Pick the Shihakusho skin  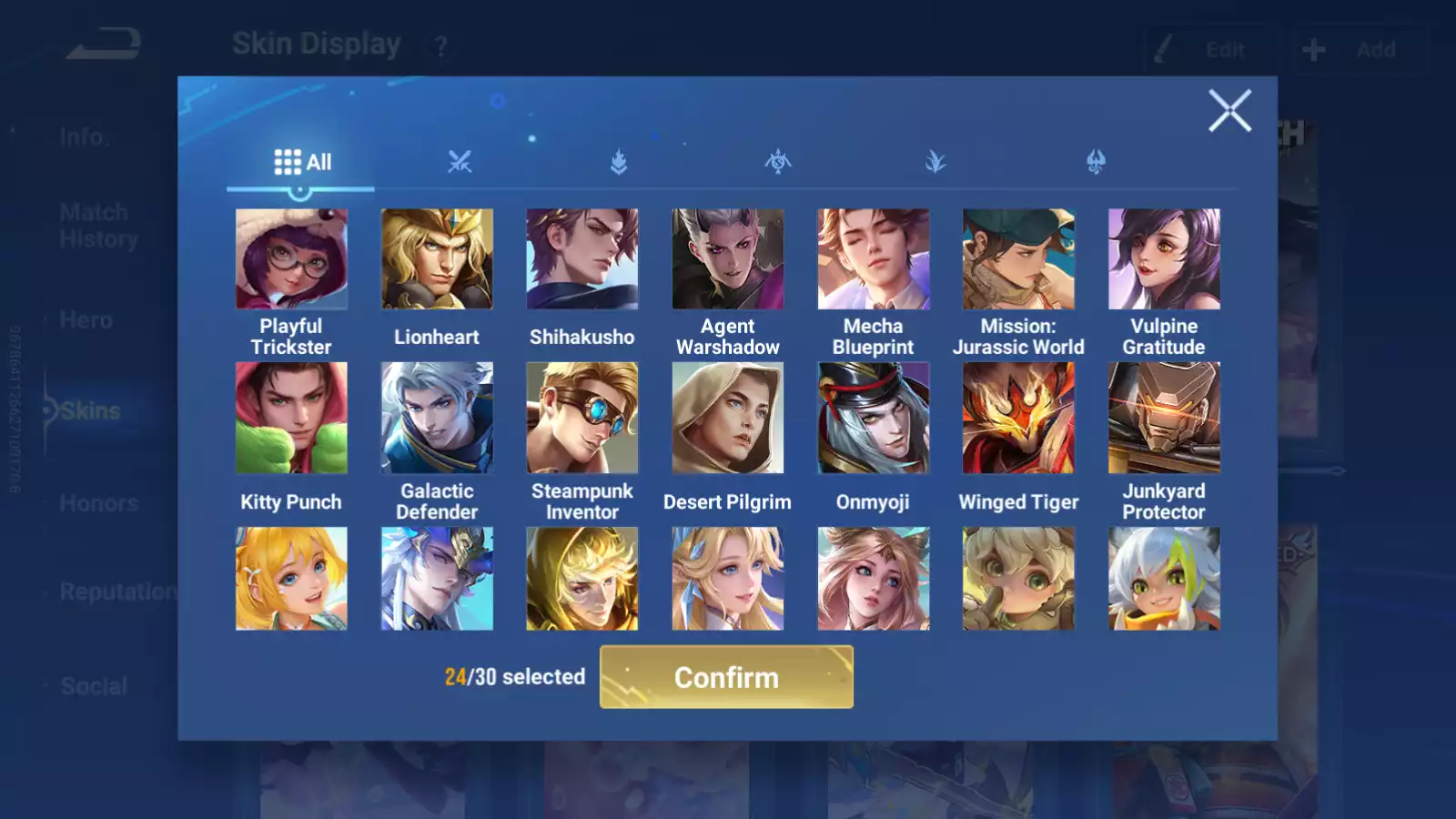(582, 259)
